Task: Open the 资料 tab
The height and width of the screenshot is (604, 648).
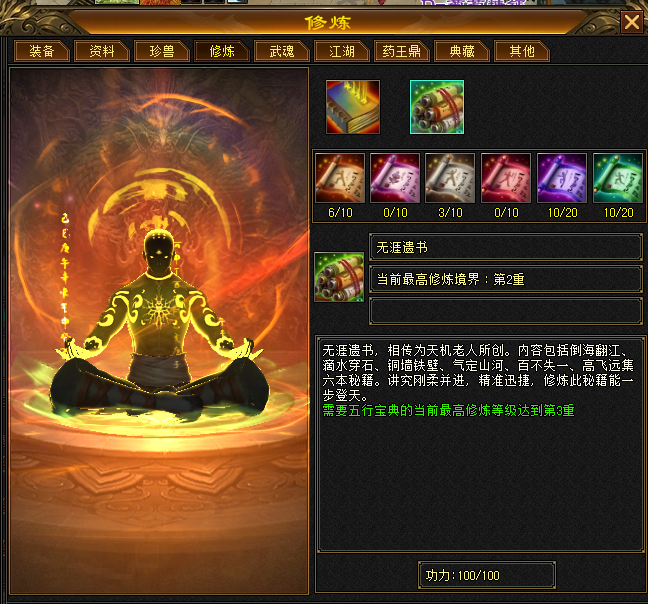Action: [102, 51]
